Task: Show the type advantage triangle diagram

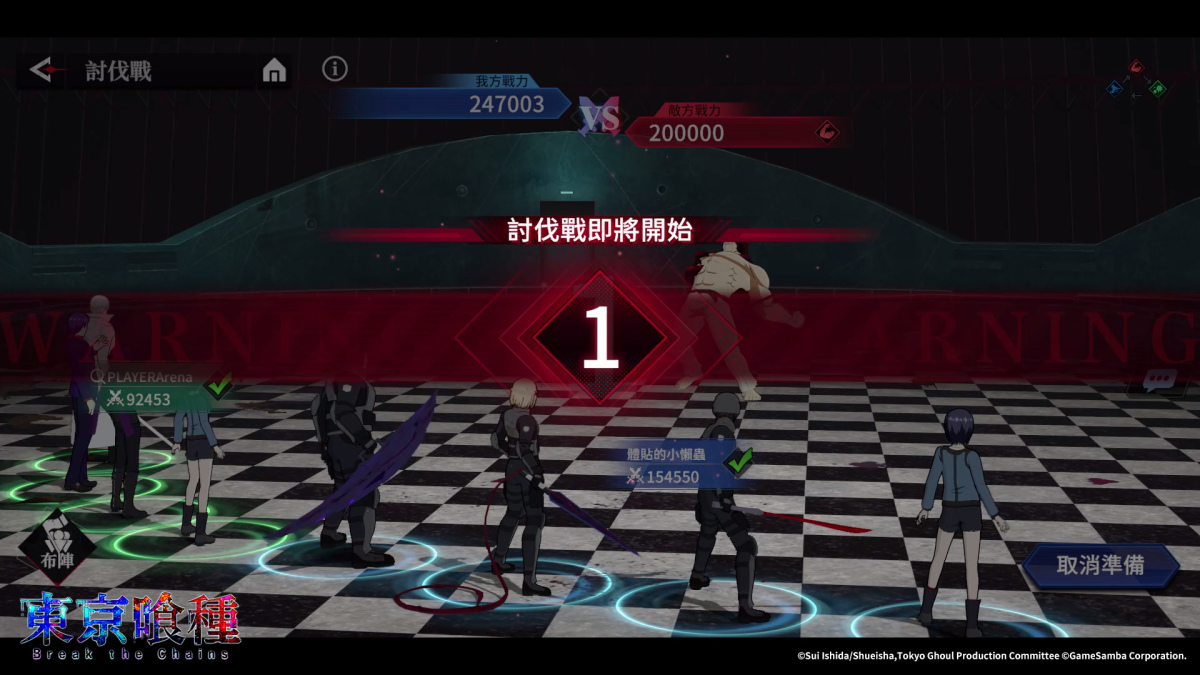Action: tap(1136, 80)
